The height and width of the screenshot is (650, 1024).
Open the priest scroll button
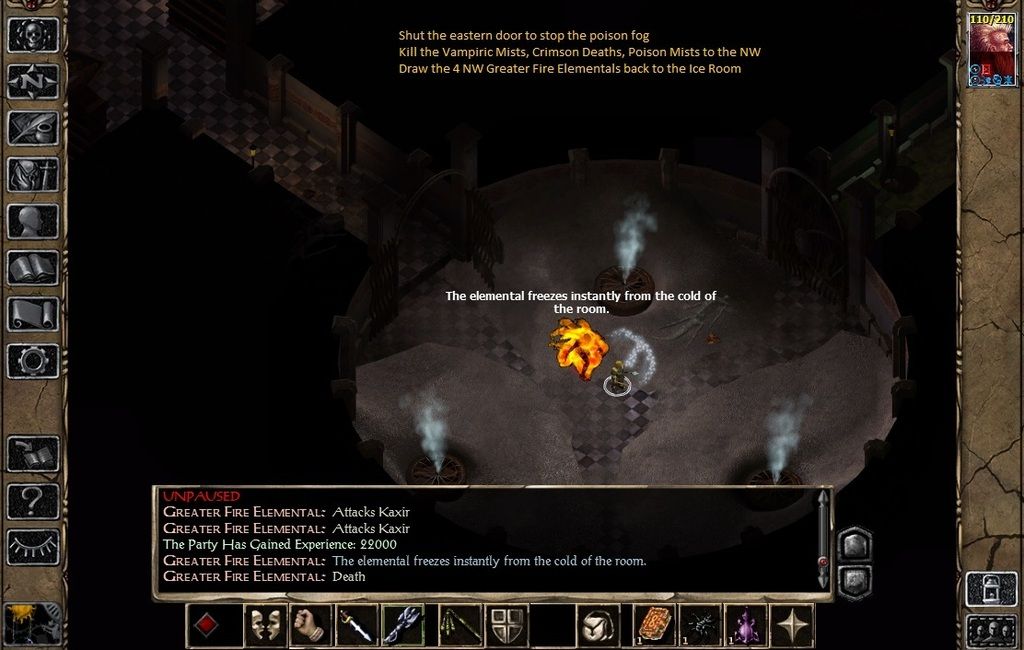33,314
